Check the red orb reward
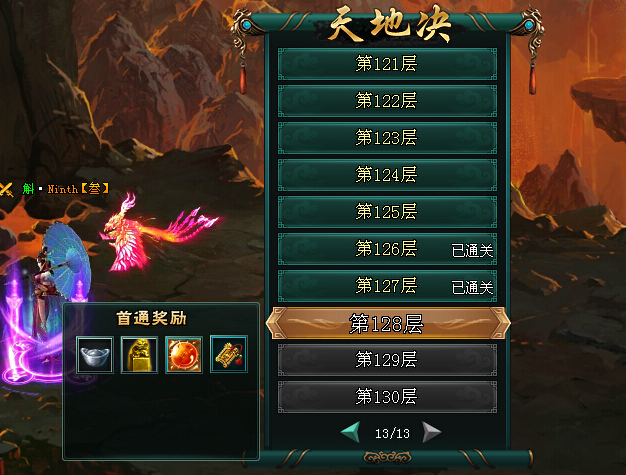This screenshot has width=626, height=475. coord(184,354)
